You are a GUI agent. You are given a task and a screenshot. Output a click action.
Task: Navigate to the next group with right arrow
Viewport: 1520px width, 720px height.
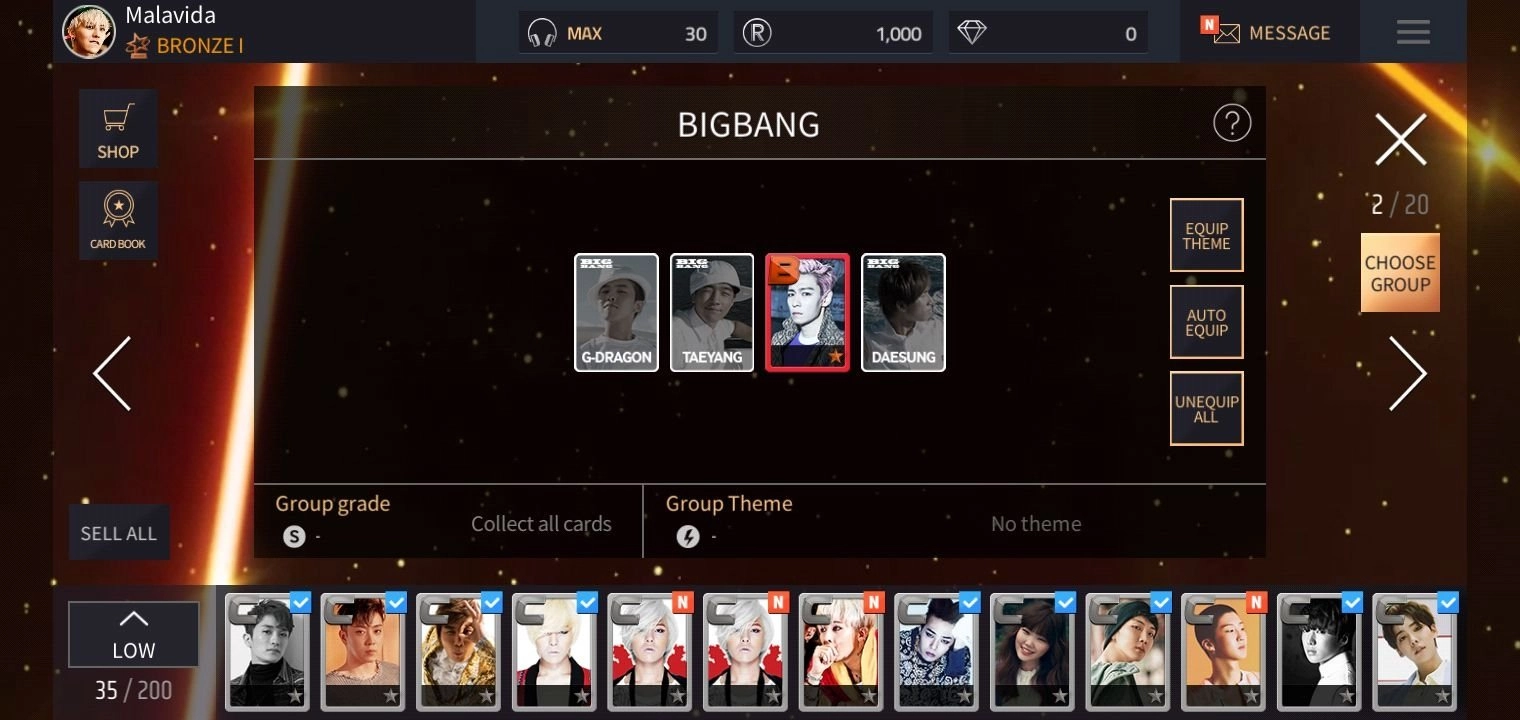coord(1408,373)
